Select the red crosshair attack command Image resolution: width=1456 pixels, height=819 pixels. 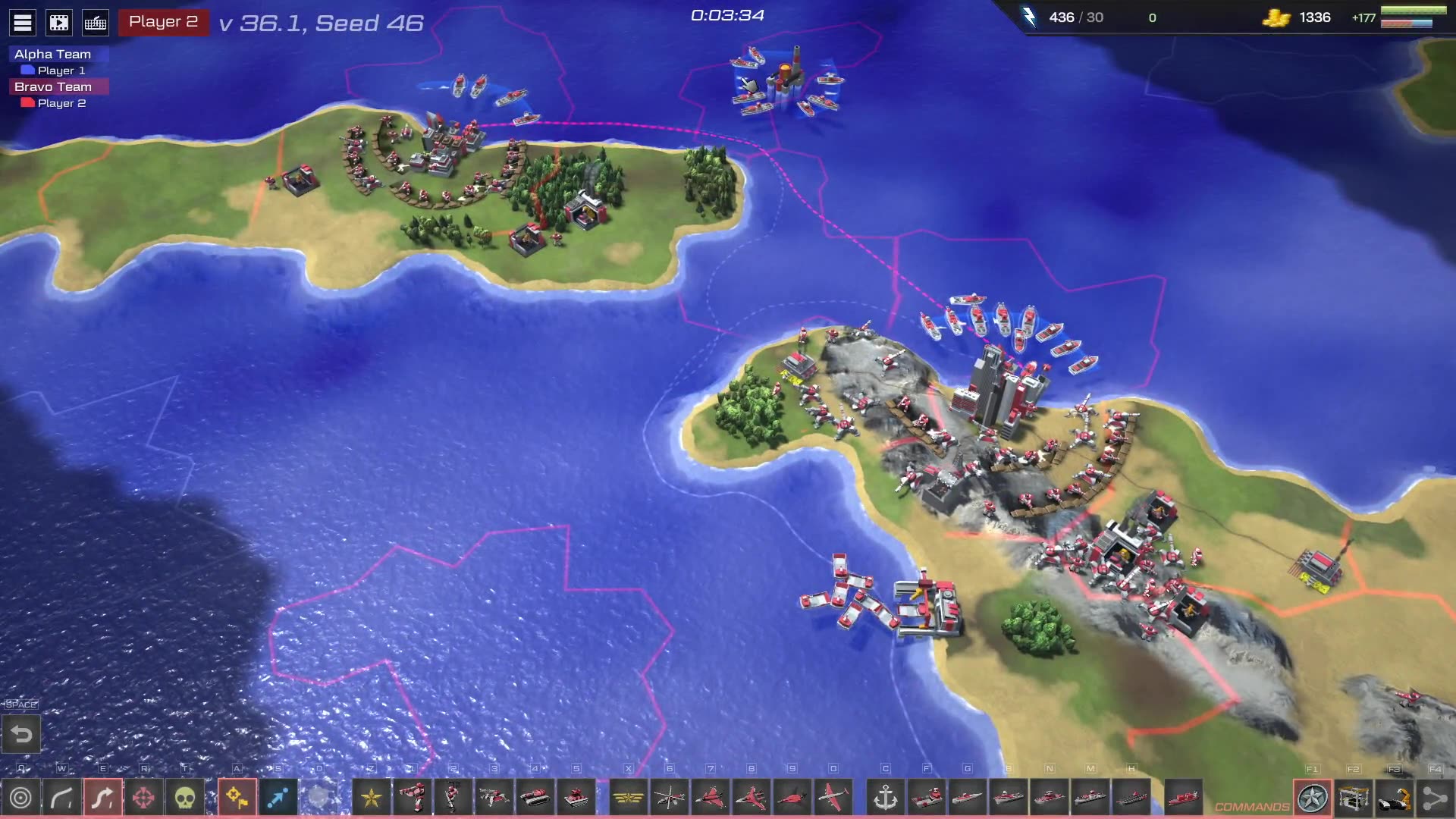(143, 798)
